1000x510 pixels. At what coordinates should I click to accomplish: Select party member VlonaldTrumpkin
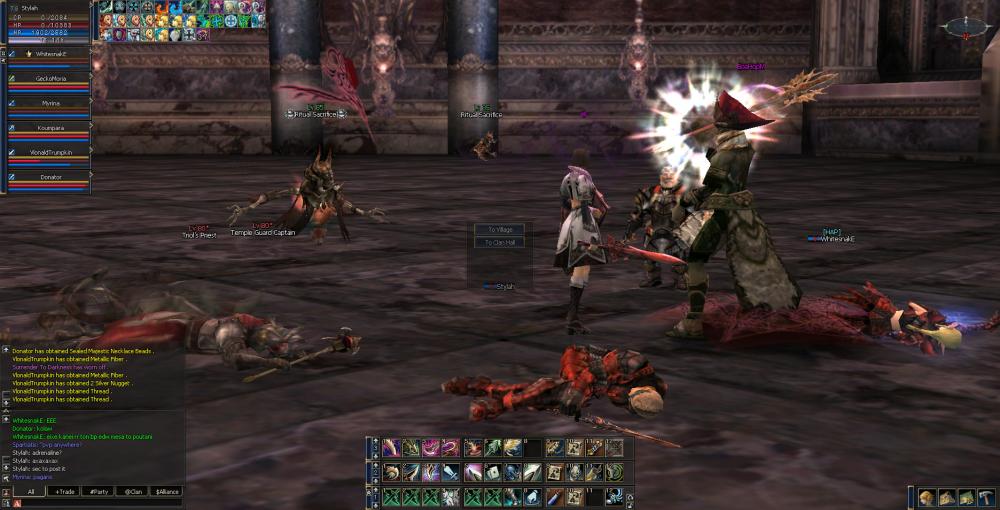(x=50, y=154)
